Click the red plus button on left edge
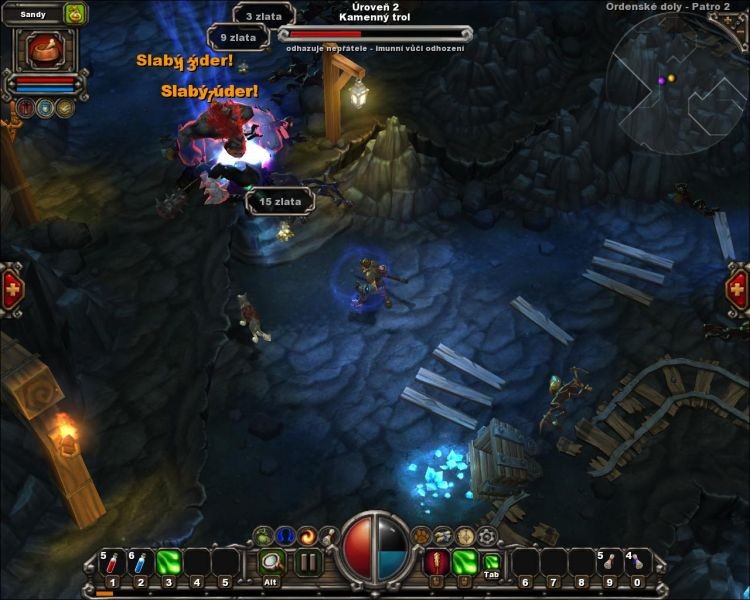The width and height of the screenshot is (750, 600). pos(12,290)
